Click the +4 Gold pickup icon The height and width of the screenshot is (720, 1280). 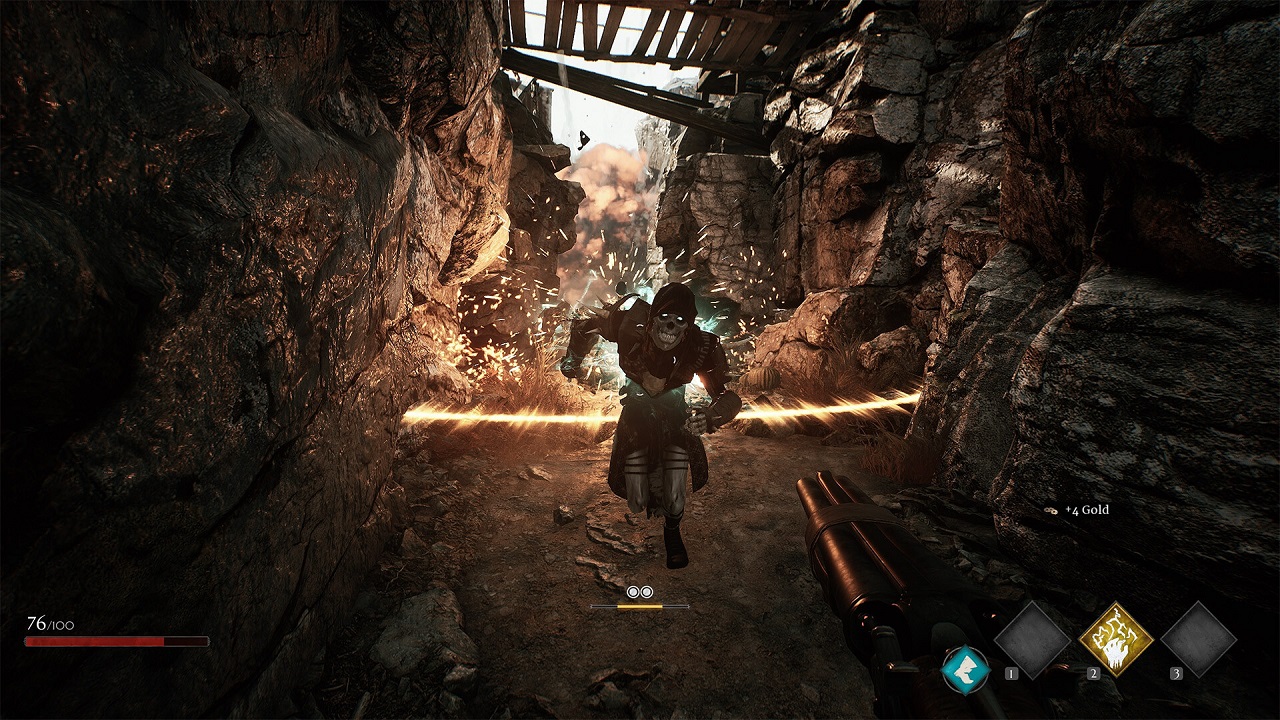pos(1050,510)
